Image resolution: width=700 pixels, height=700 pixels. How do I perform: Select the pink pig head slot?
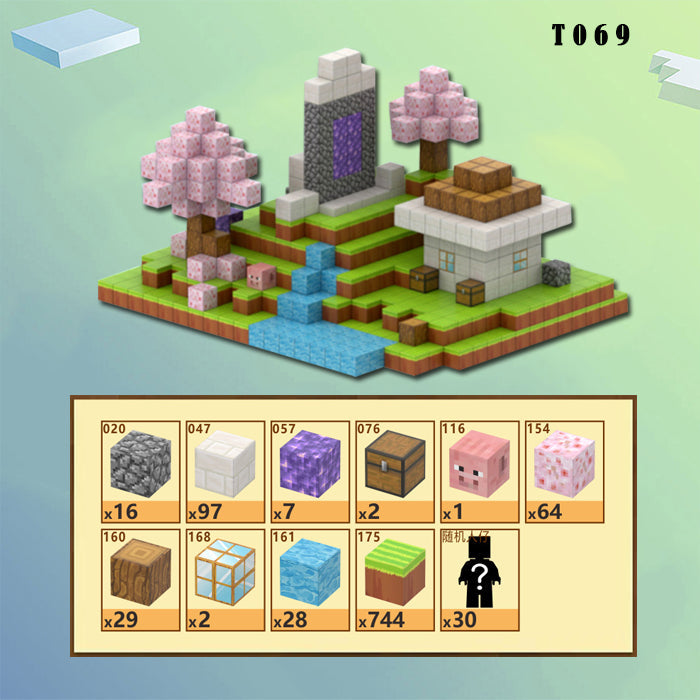(x=480, y=471)
